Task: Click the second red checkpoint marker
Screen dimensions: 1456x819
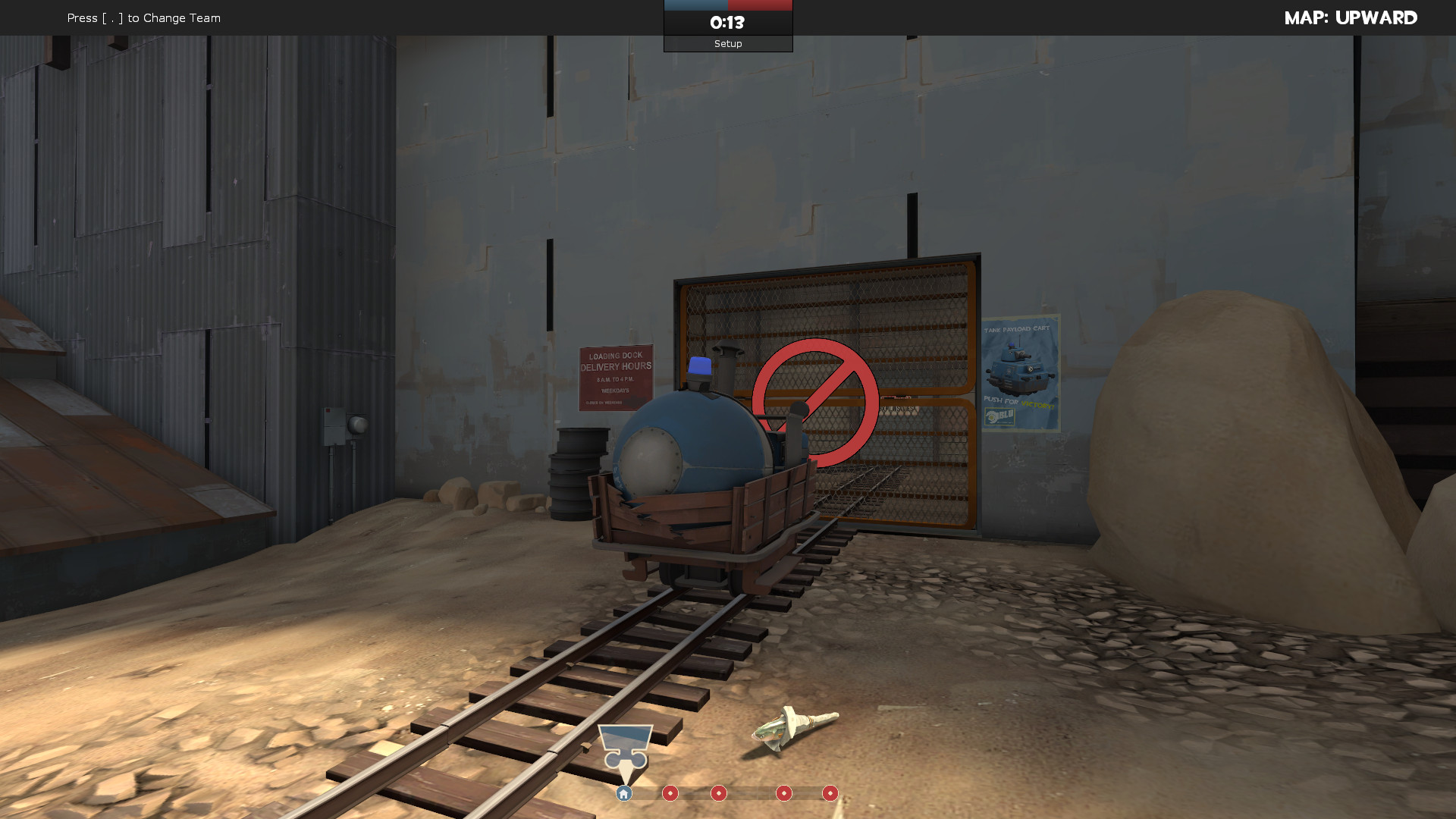Action: [719, 794]
